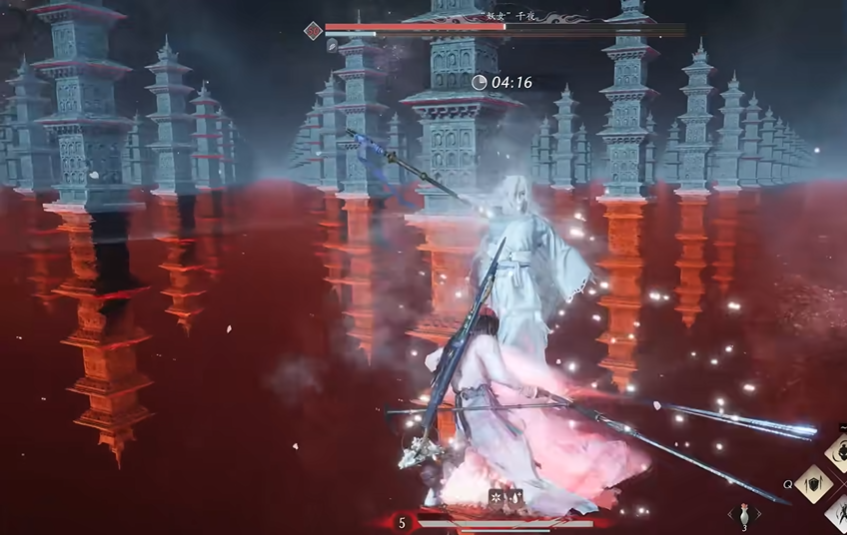Click the sparkling droplet buff icon
Screen dimensions: 847x535
click(x=515, y=495)
